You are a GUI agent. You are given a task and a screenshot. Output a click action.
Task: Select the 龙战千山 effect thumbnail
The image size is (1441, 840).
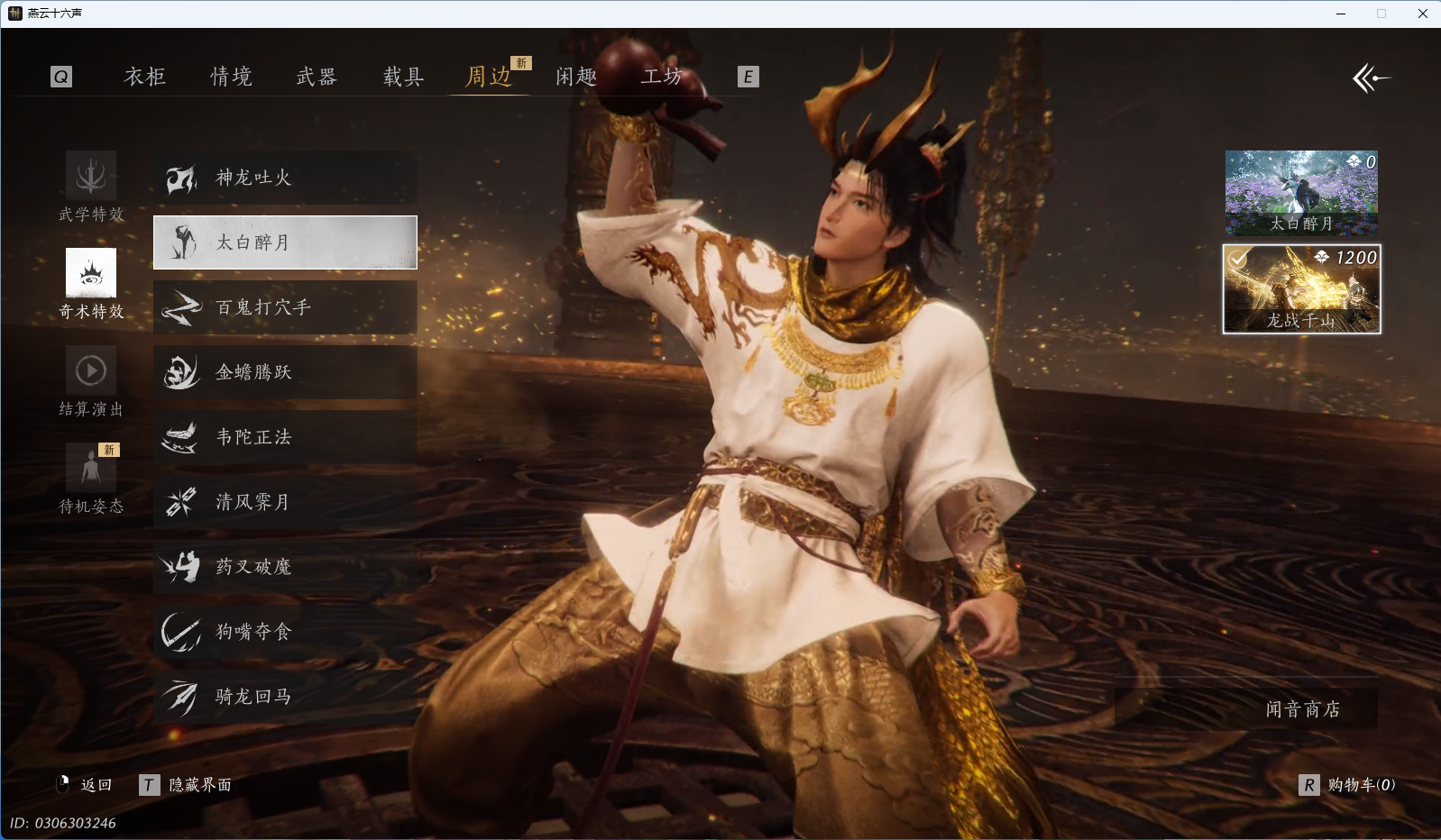coord(1301,289)
